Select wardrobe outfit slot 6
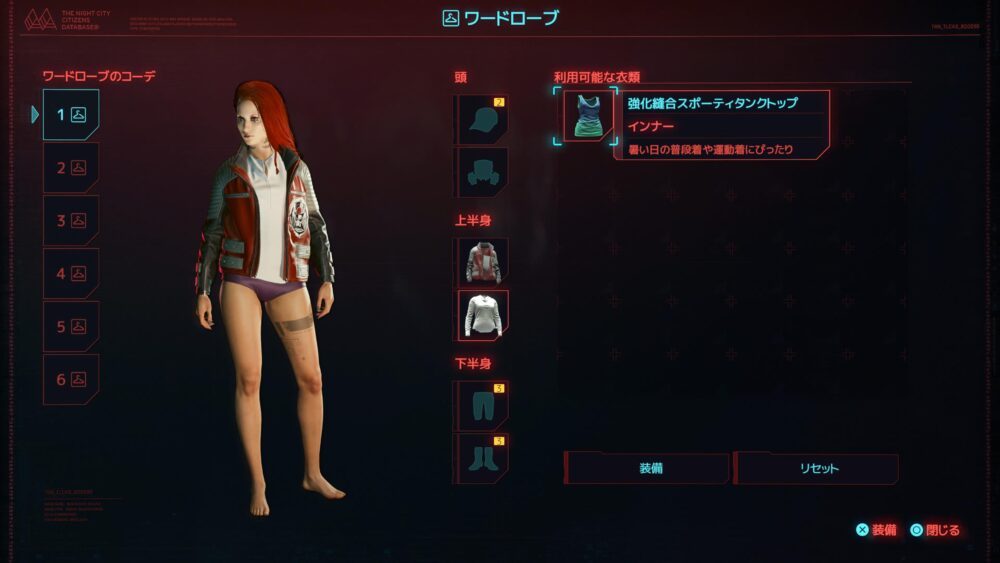1000x563 pixels. tap(71, 380)
